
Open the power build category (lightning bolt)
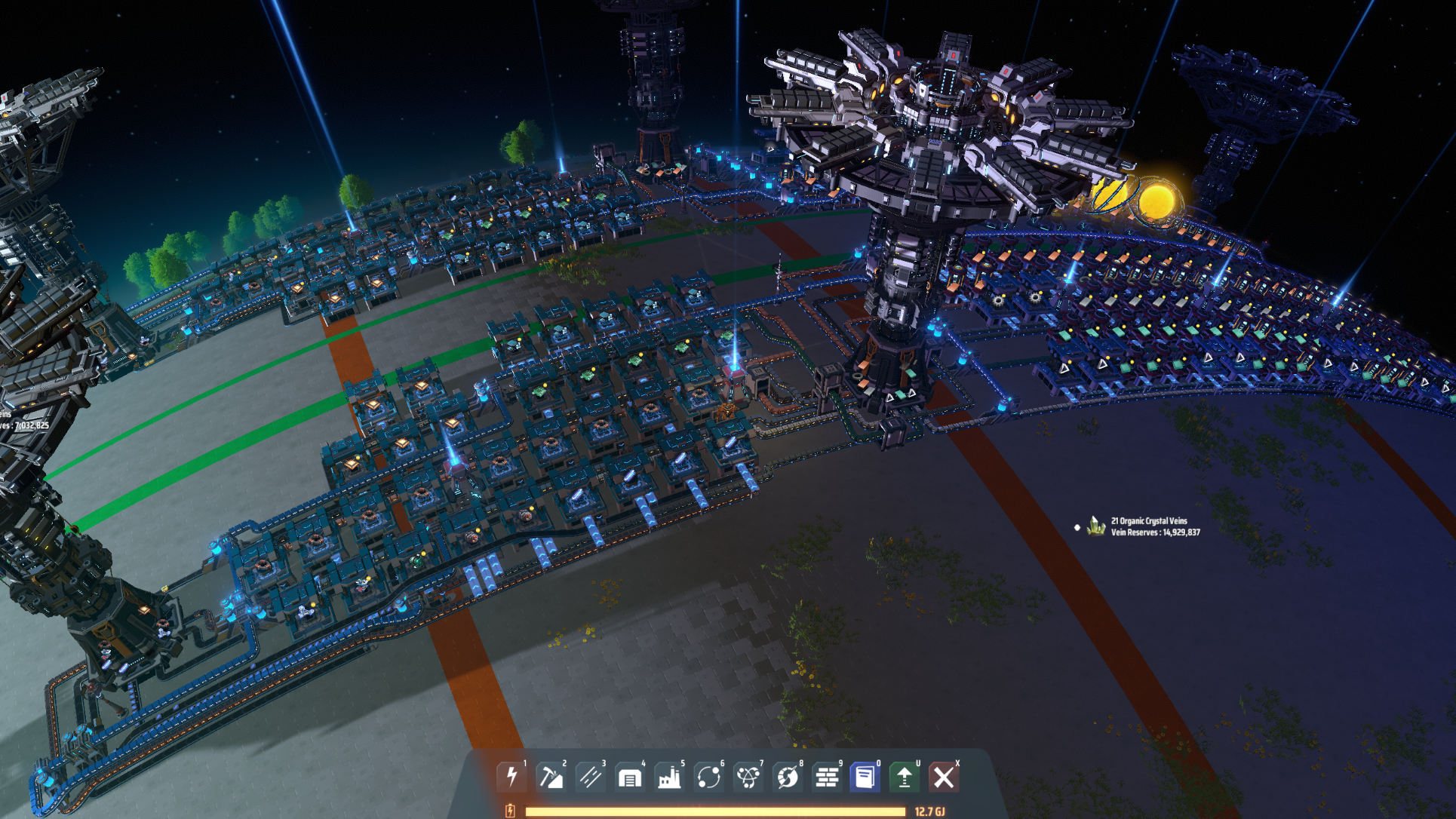click(512, 776)
